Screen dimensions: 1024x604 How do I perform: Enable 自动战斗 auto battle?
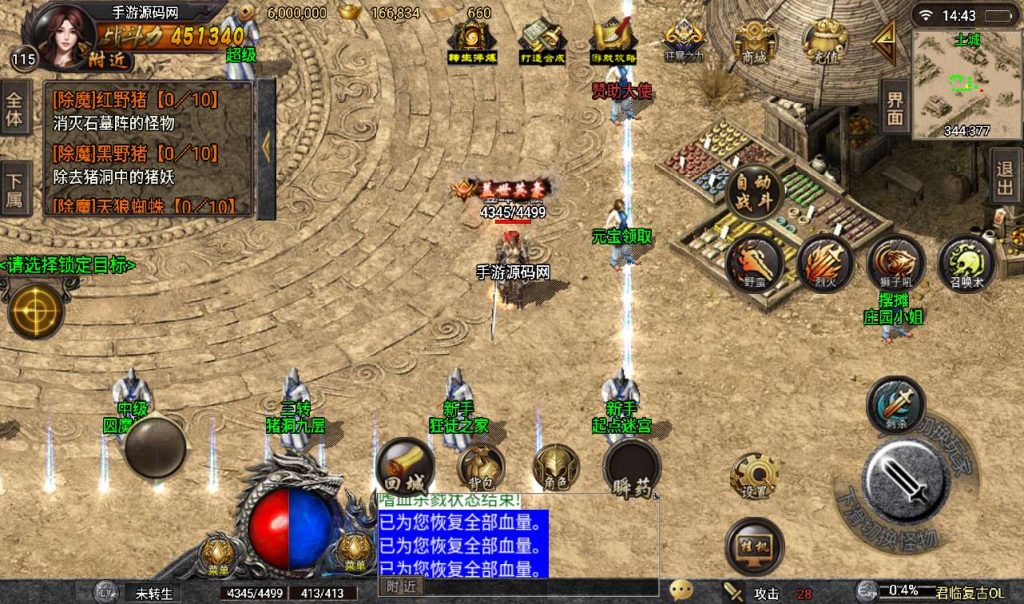pos(755,189)
